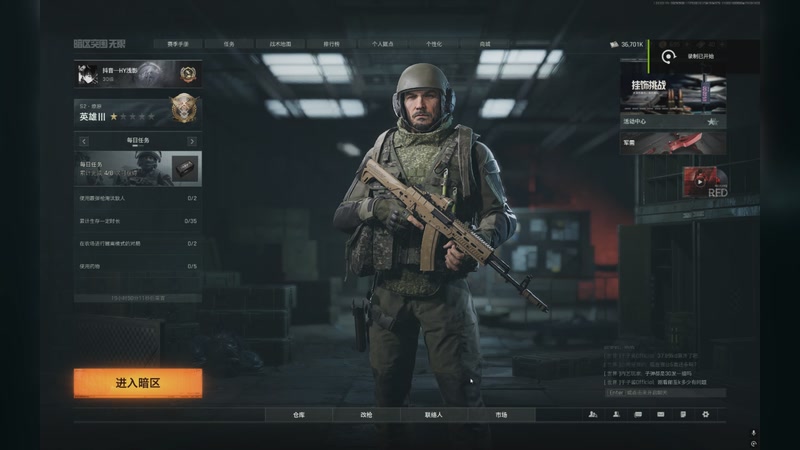This screenshot has height=450, width=800.
Task: Switch to the 改枪 gunsmith tab
Action: (366, 414)
